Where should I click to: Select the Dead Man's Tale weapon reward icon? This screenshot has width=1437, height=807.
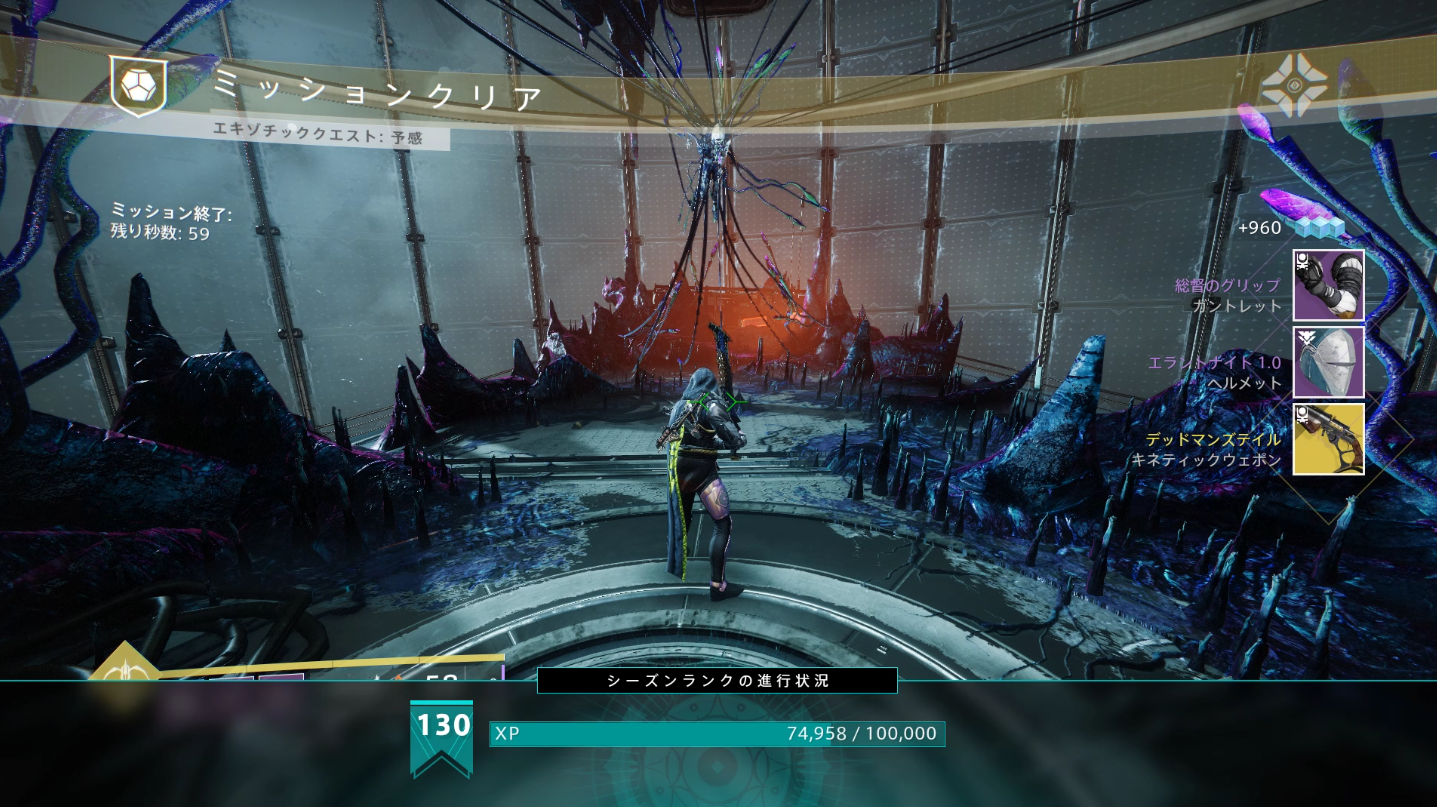pyautogui.click(x=1328, y=438)
